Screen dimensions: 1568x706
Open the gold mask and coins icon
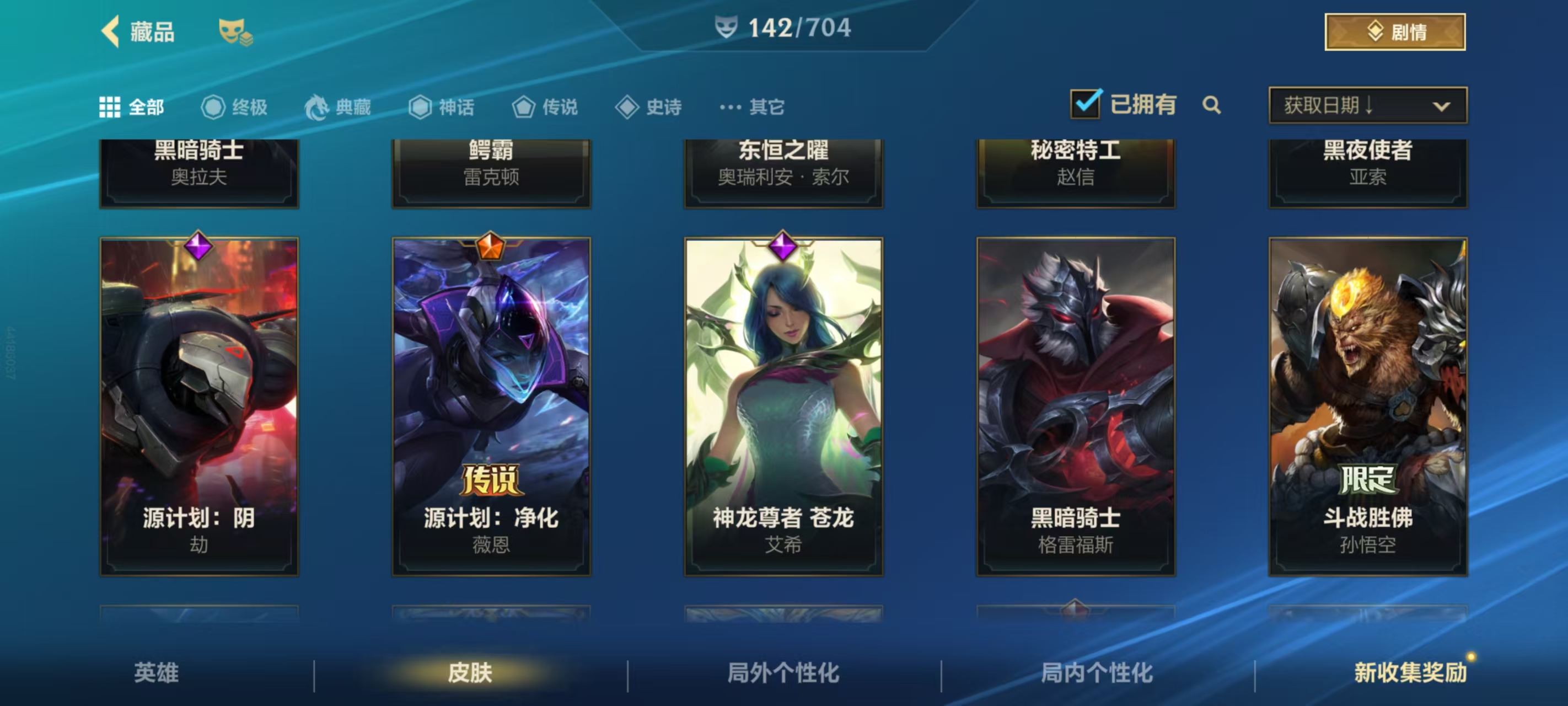(234, 31)
